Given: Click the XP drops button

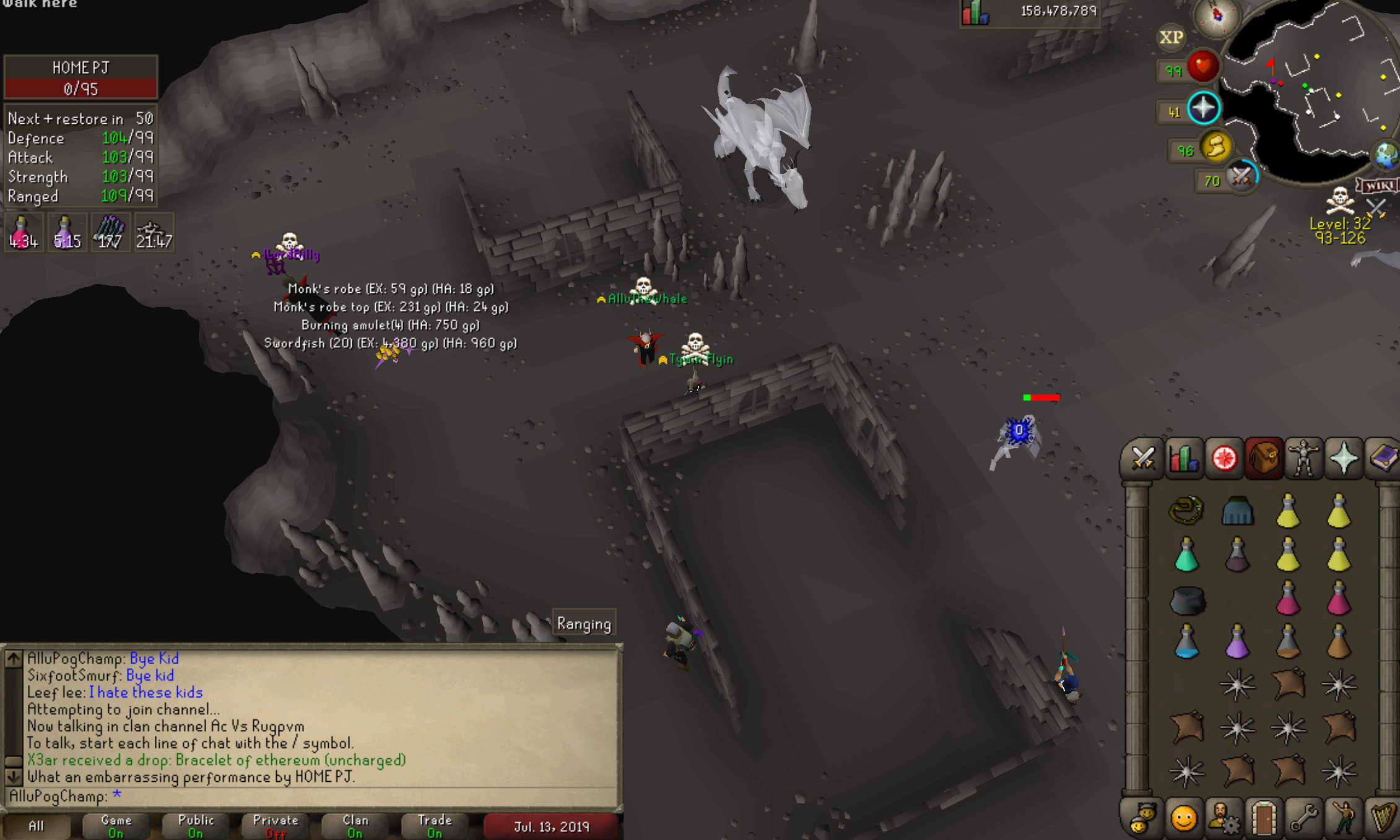Looking at the screenshot, I should point(1171,38).
